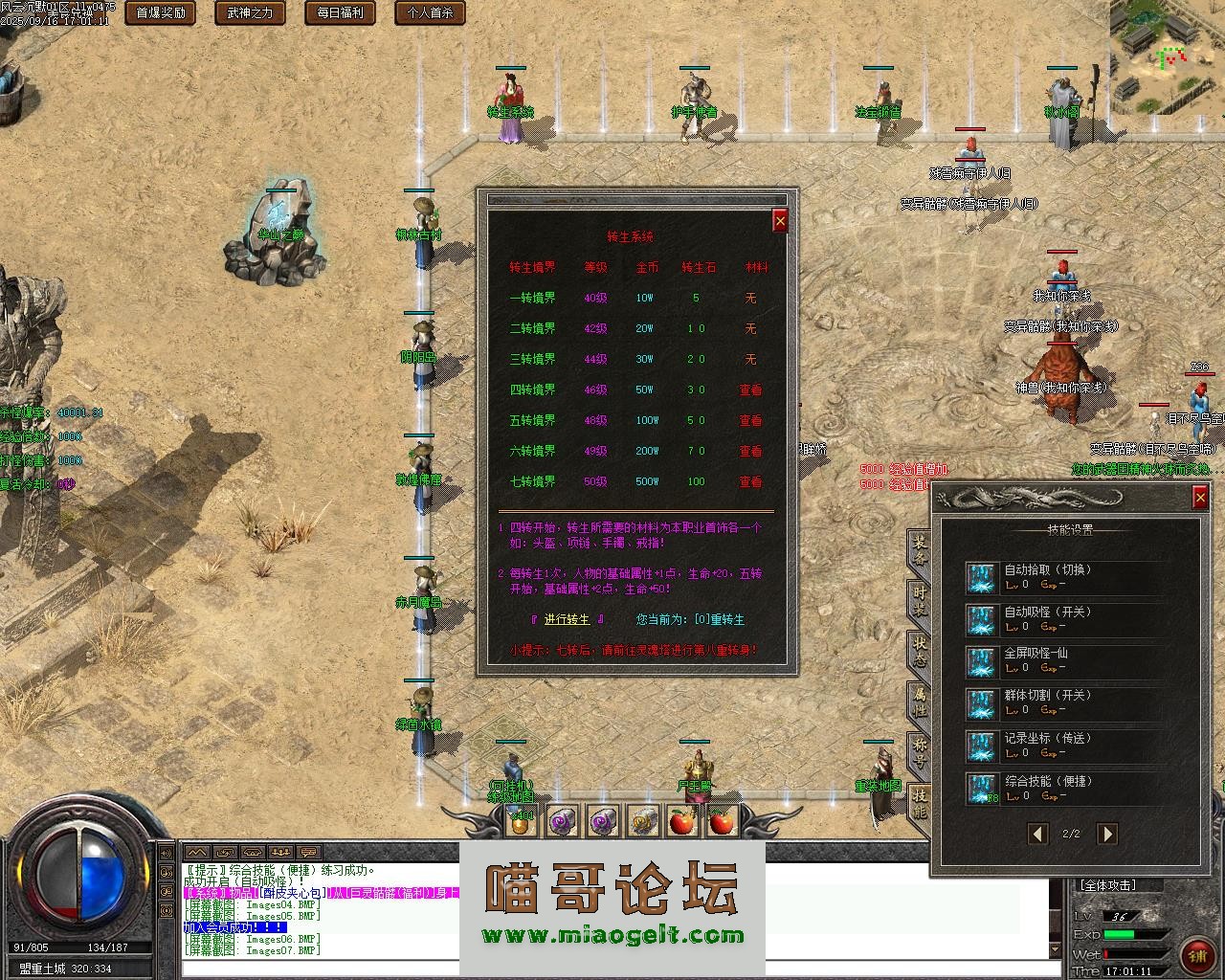The image size is (1225, 980).
Task: Open the 每日福利 daily benefits
Action: [338, 13]
